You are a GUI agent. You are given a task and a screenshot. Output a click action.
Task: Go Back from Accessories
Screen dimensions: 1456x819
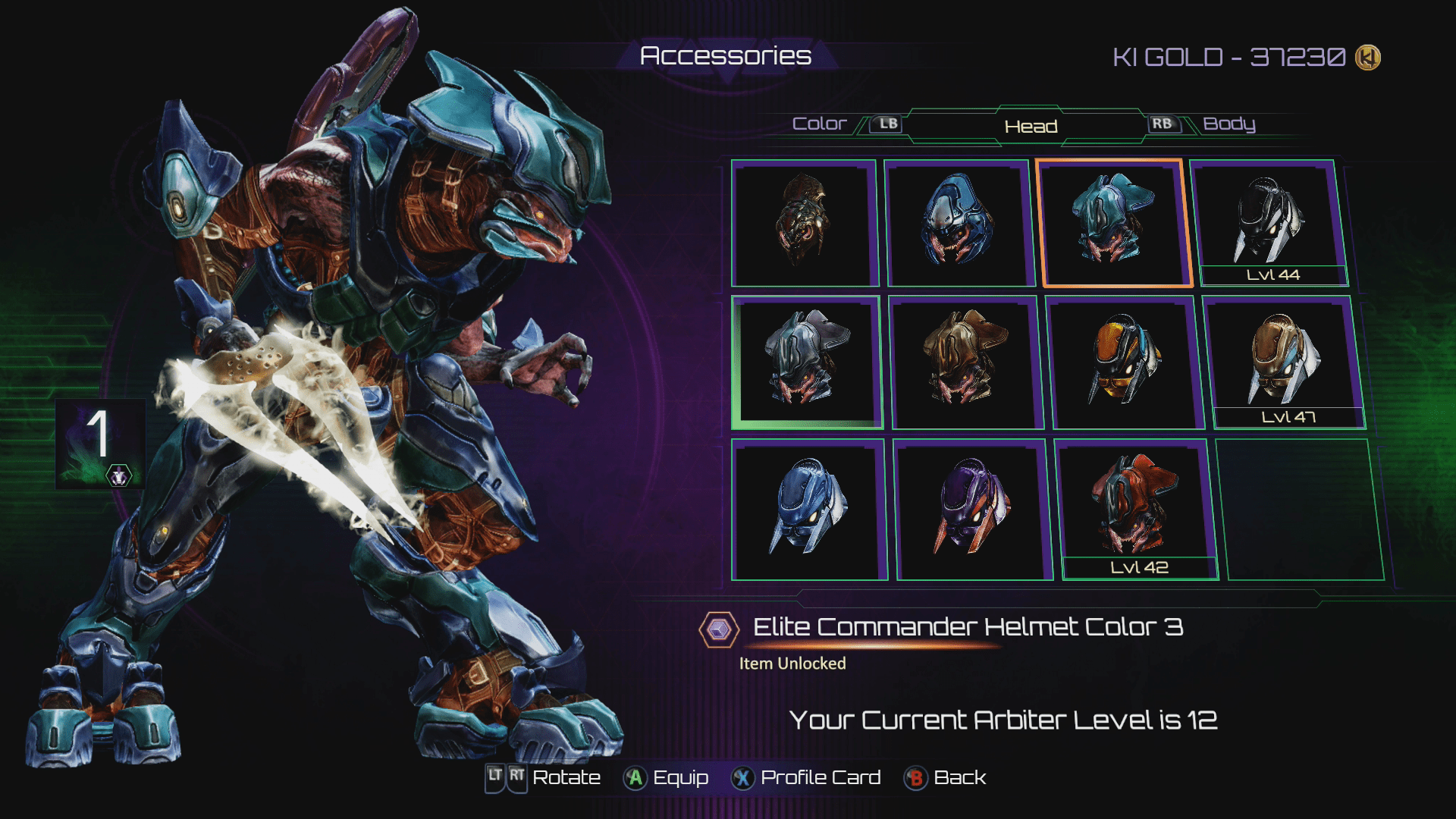[945, 778]
